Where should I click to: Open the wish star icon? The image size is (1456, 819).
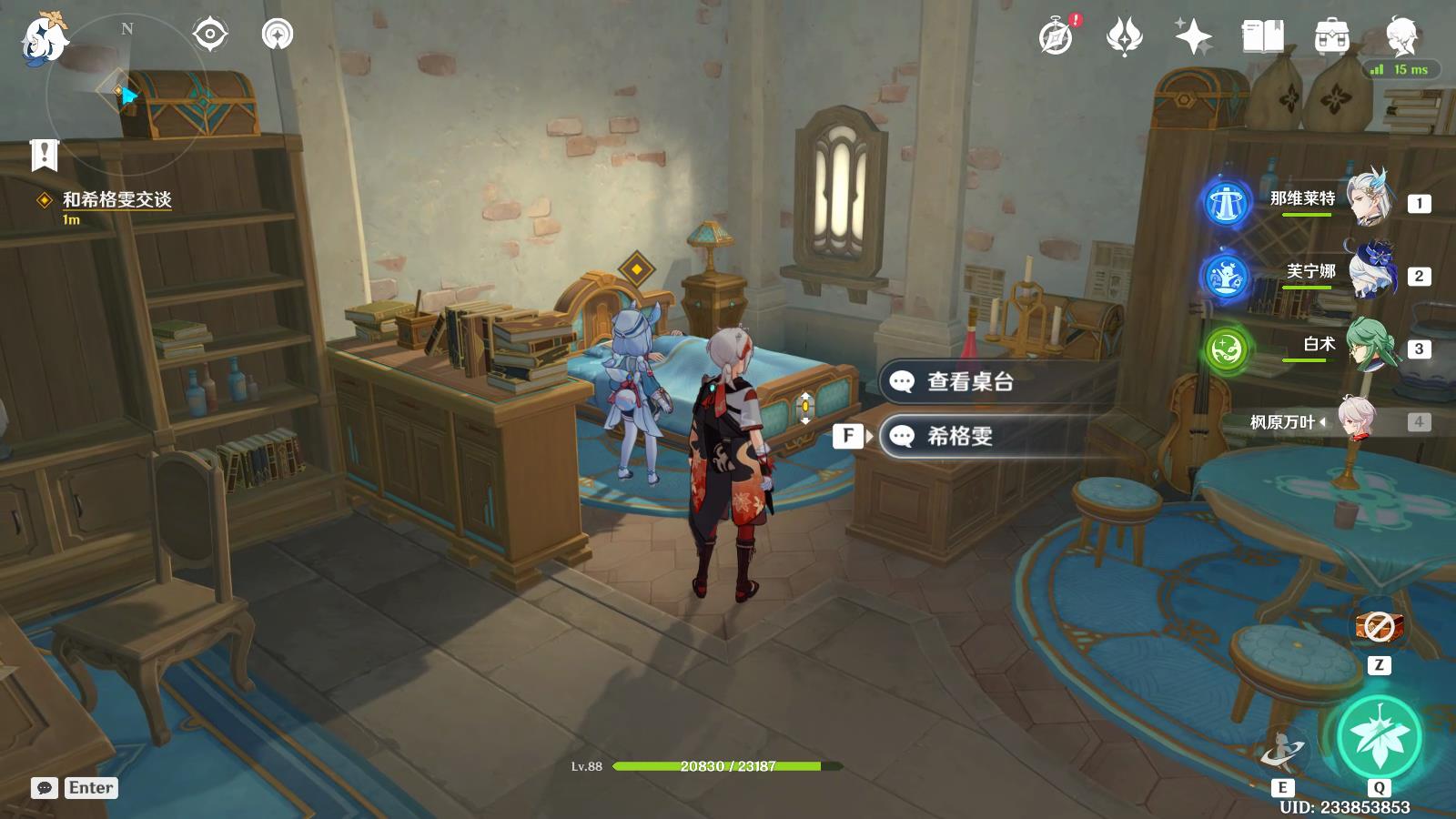[x=1193, y=37]
